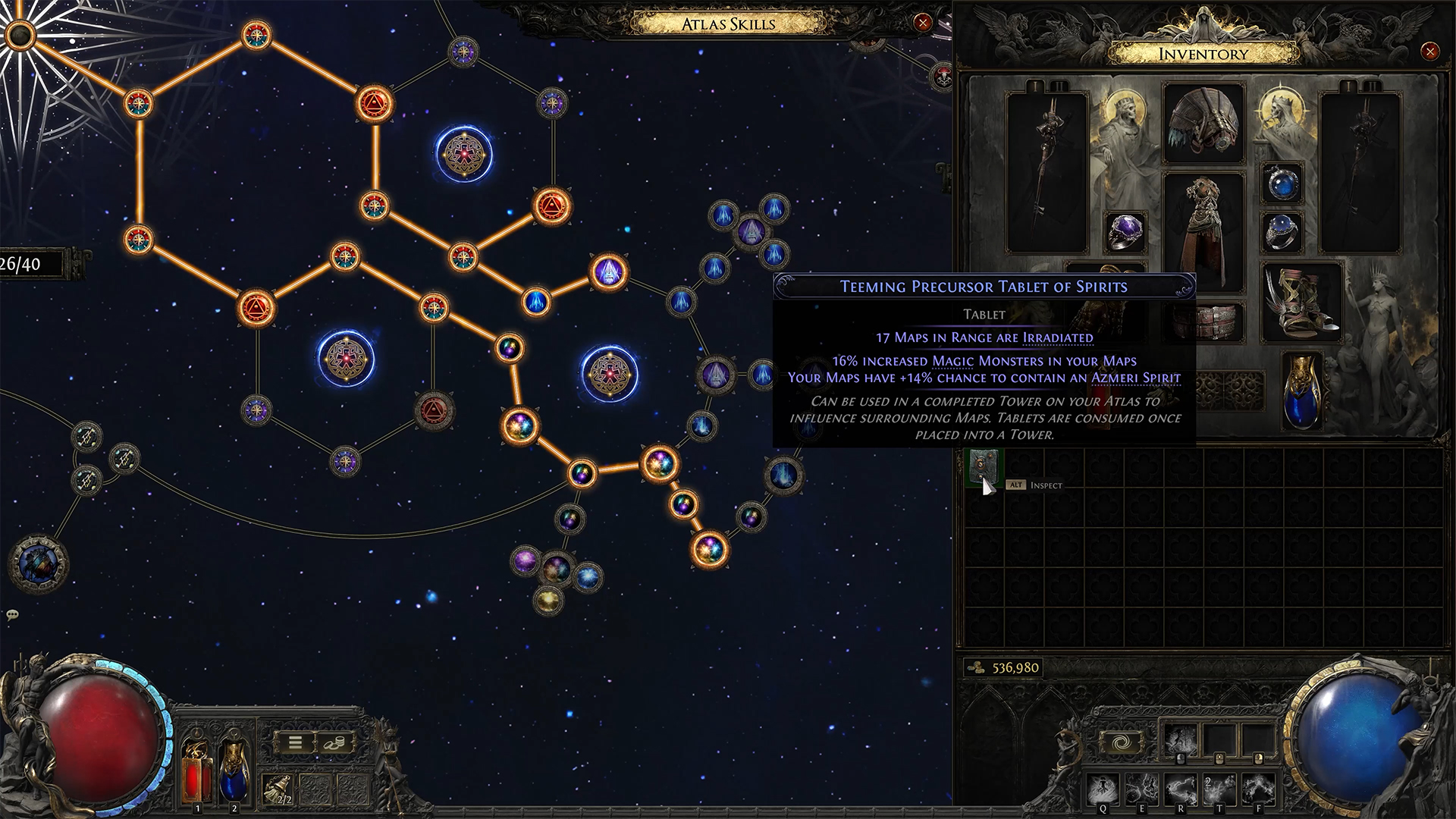
Task: Open the three-line main menu button
Action: (296, 743)
